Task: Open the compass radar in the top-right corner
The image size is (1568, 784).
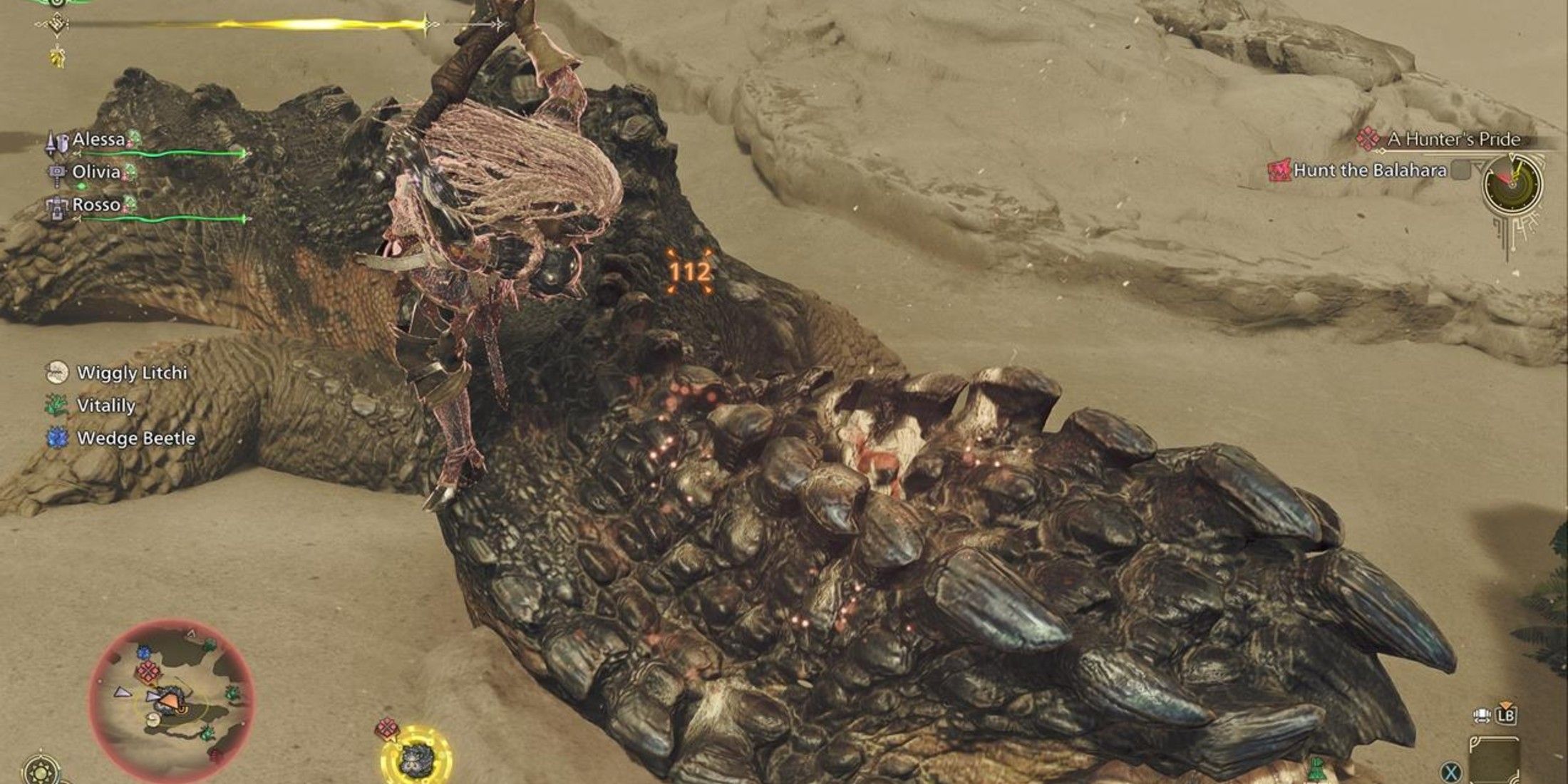Action: [x=1511, y=185]
